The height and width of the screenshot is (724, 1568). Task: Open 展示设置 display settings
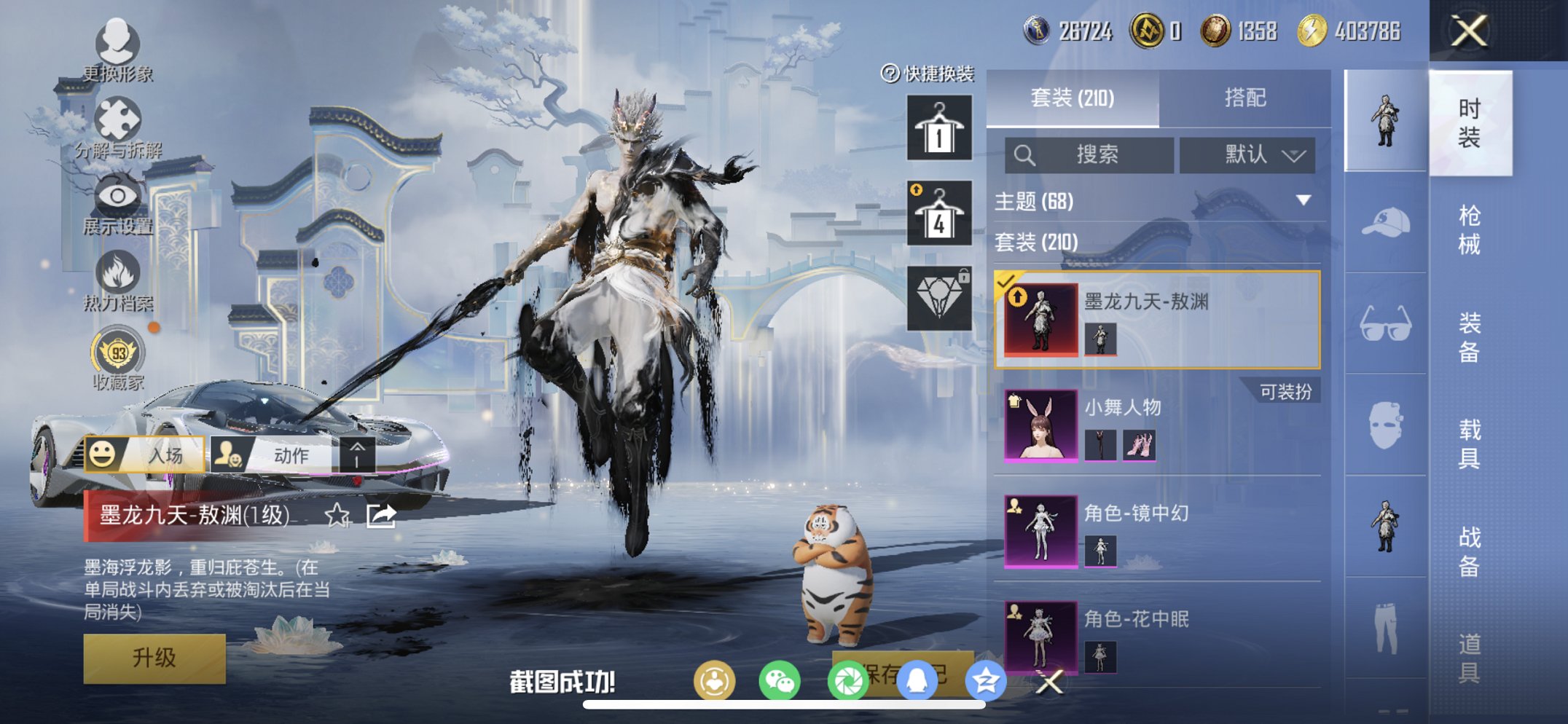click(117, 204)
